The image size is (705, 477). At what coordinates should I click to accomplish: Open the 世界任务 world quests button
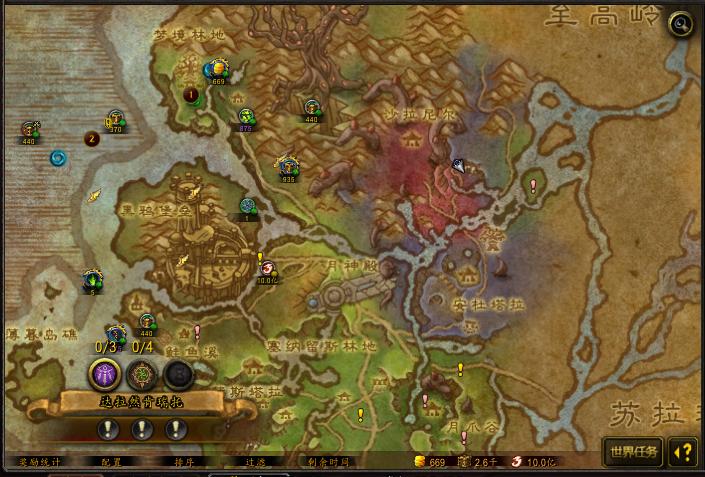coord(633,452)
